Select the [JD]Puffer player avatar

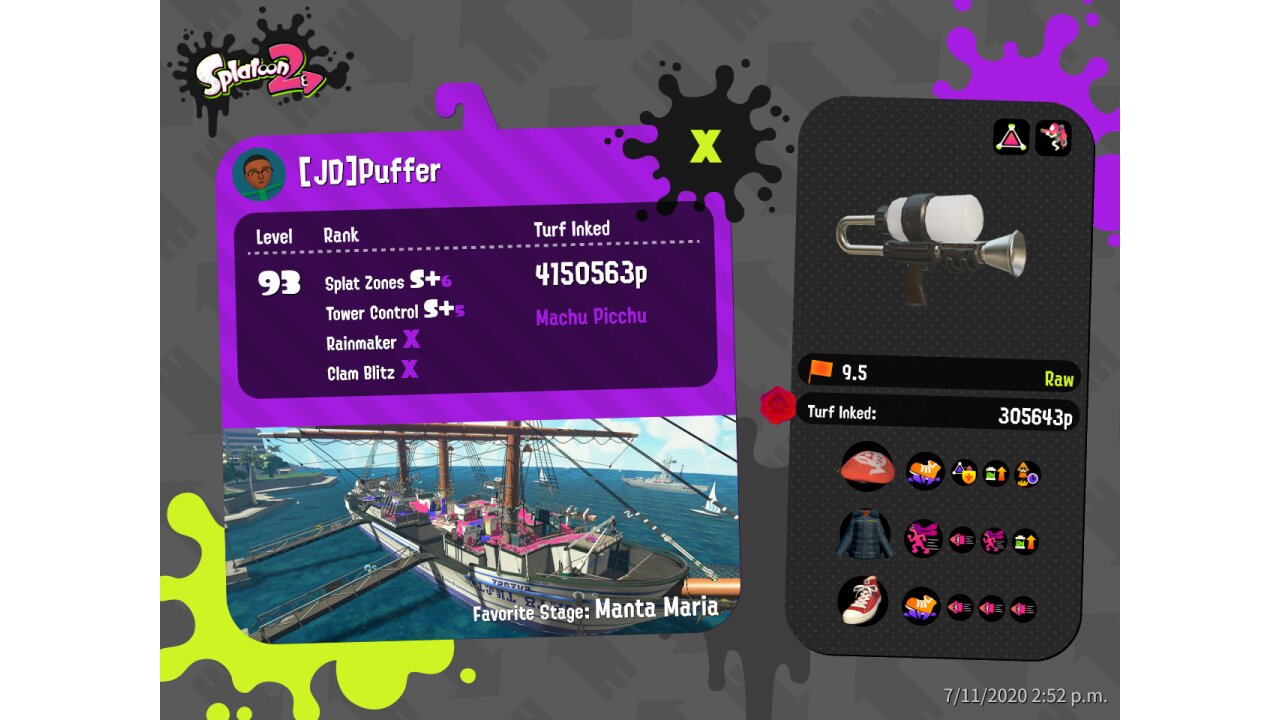click(x=258, y=175)
